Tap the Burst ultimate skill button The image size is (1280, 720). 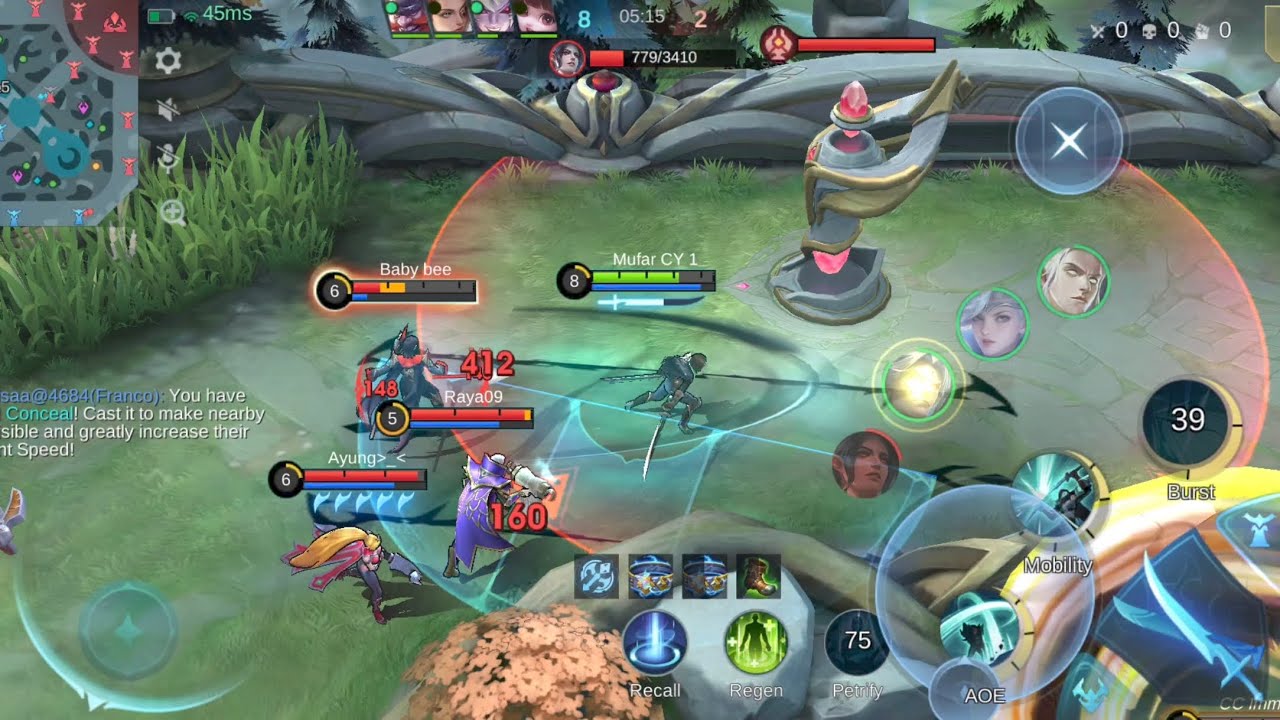(1189, 422)
